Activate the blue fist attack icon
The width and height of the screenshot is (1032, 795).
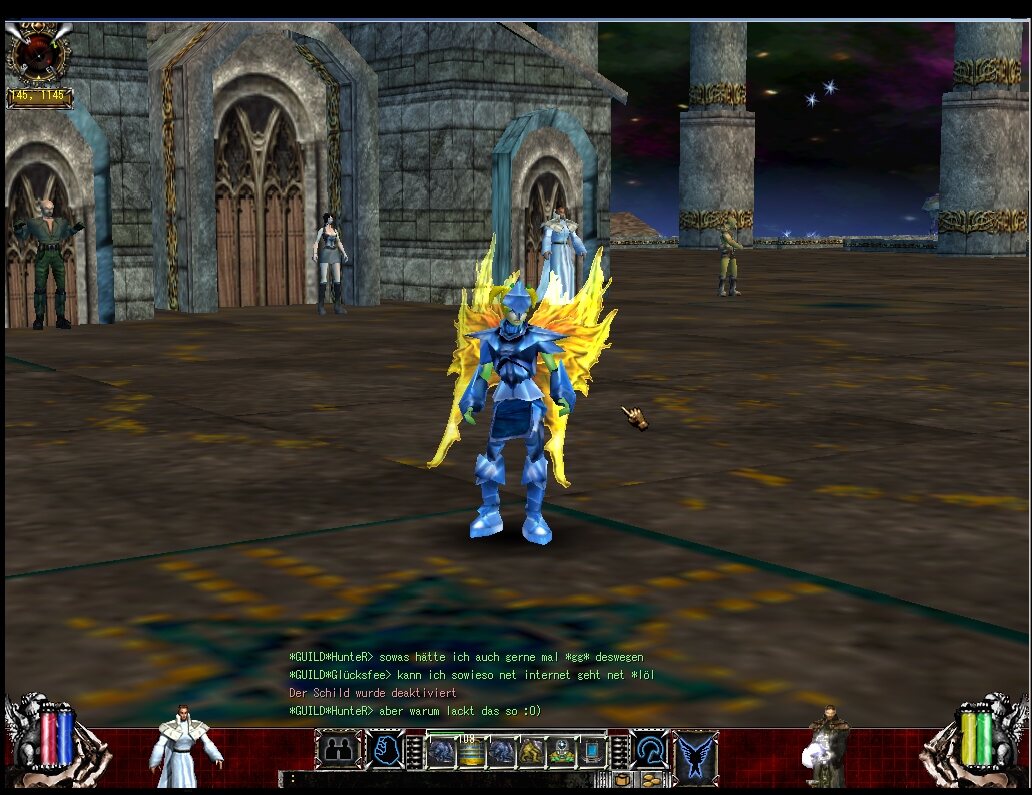pos(384,749)
